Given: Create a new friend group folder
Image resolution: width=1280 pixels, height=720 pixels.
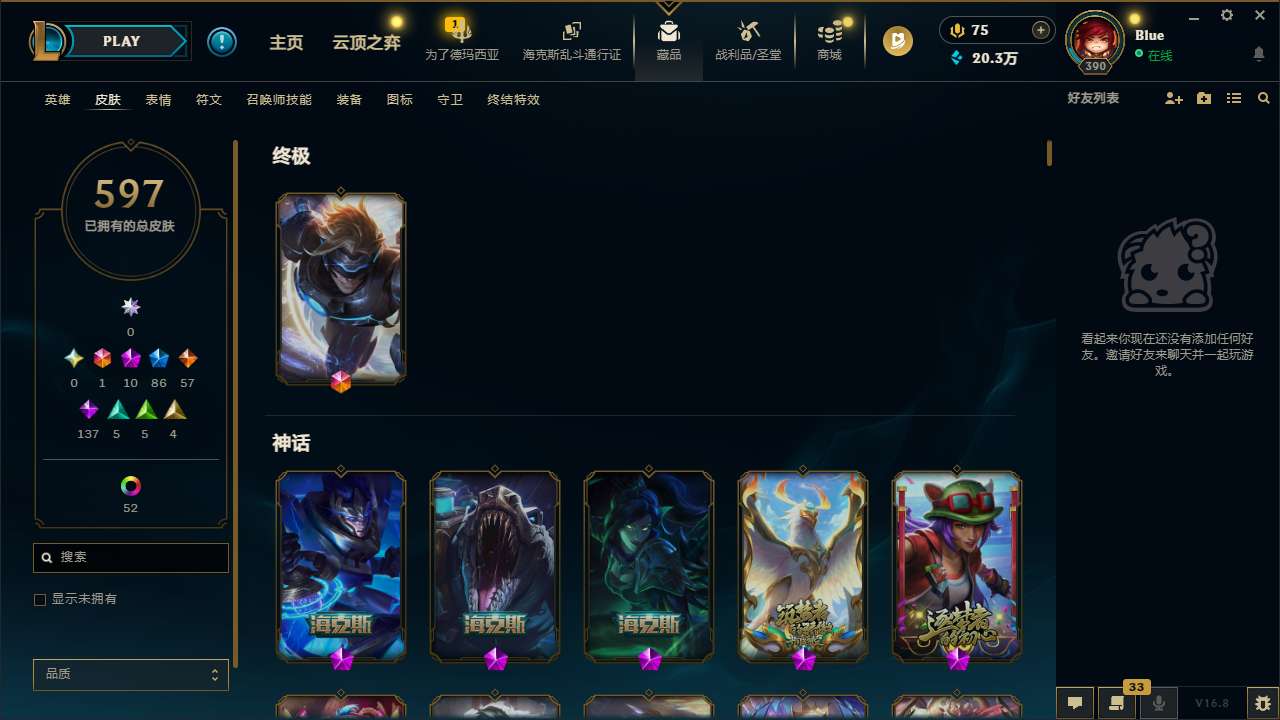Looking at the screenshot, I should click(1203, 98).
